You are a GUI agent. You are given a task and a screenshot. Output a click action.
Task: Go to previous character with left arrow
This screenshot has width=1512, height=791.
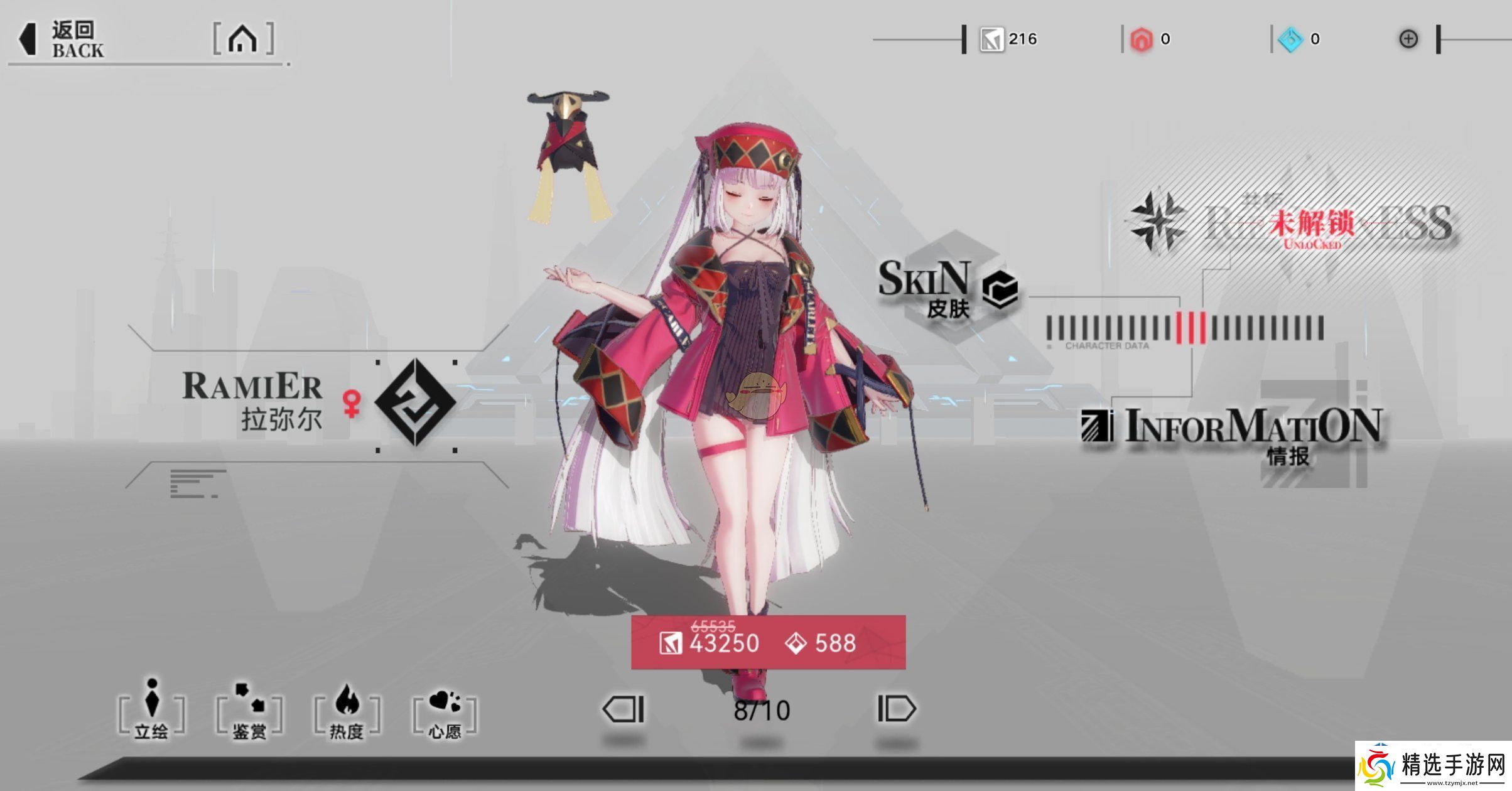click(x=622, y=708)
